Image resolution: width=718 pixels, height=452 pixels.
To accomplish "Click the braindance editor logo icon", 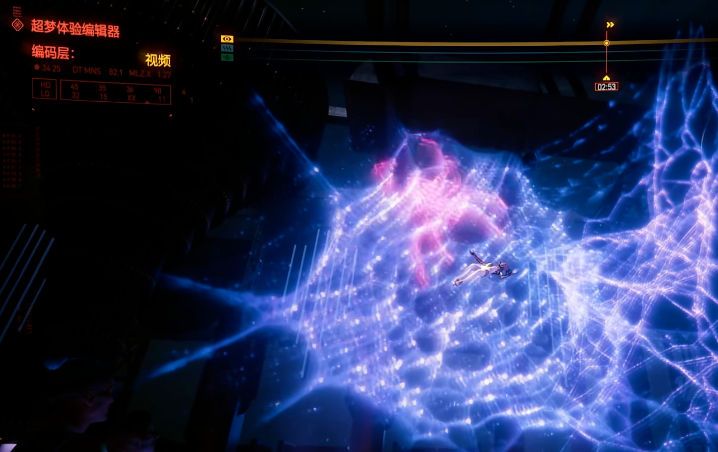I will [16, 23].
